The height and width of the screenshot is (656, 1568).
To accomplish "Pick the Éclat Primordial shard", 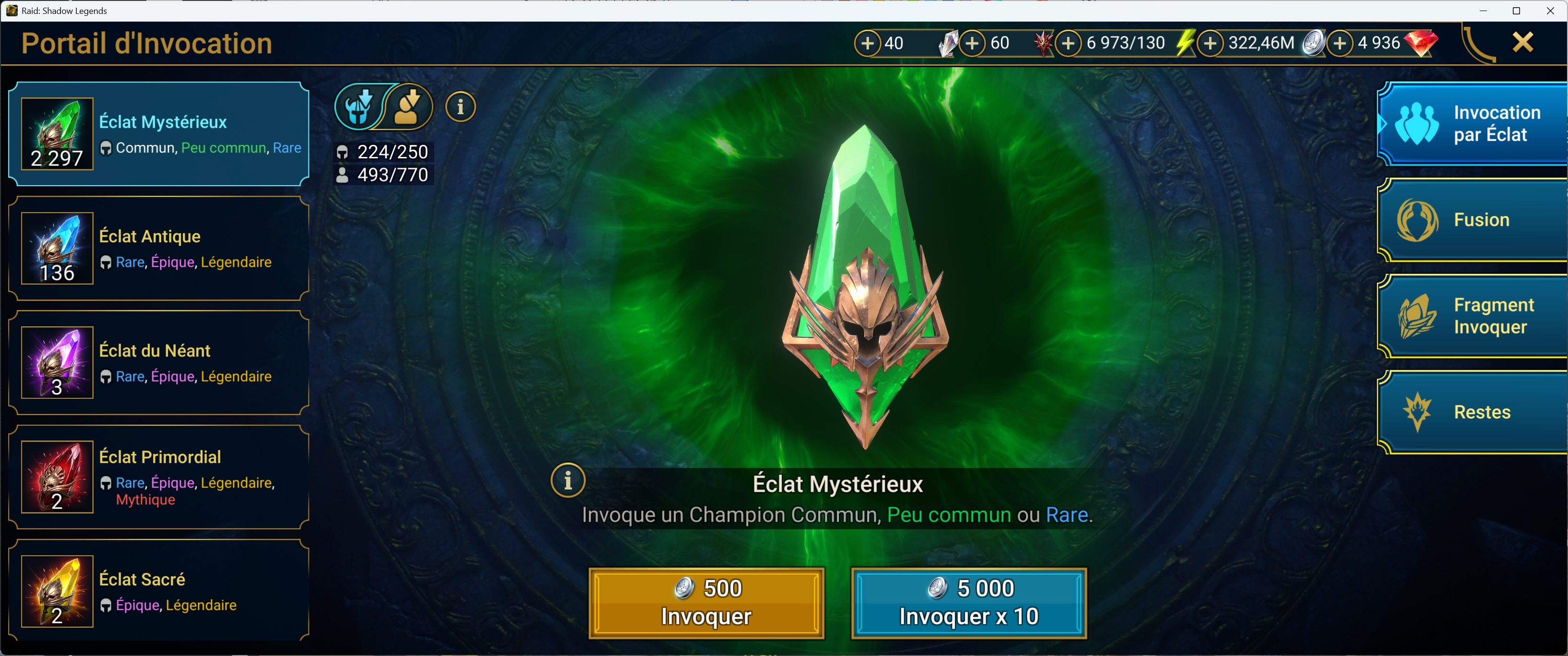I will click(x=158, y=477).
